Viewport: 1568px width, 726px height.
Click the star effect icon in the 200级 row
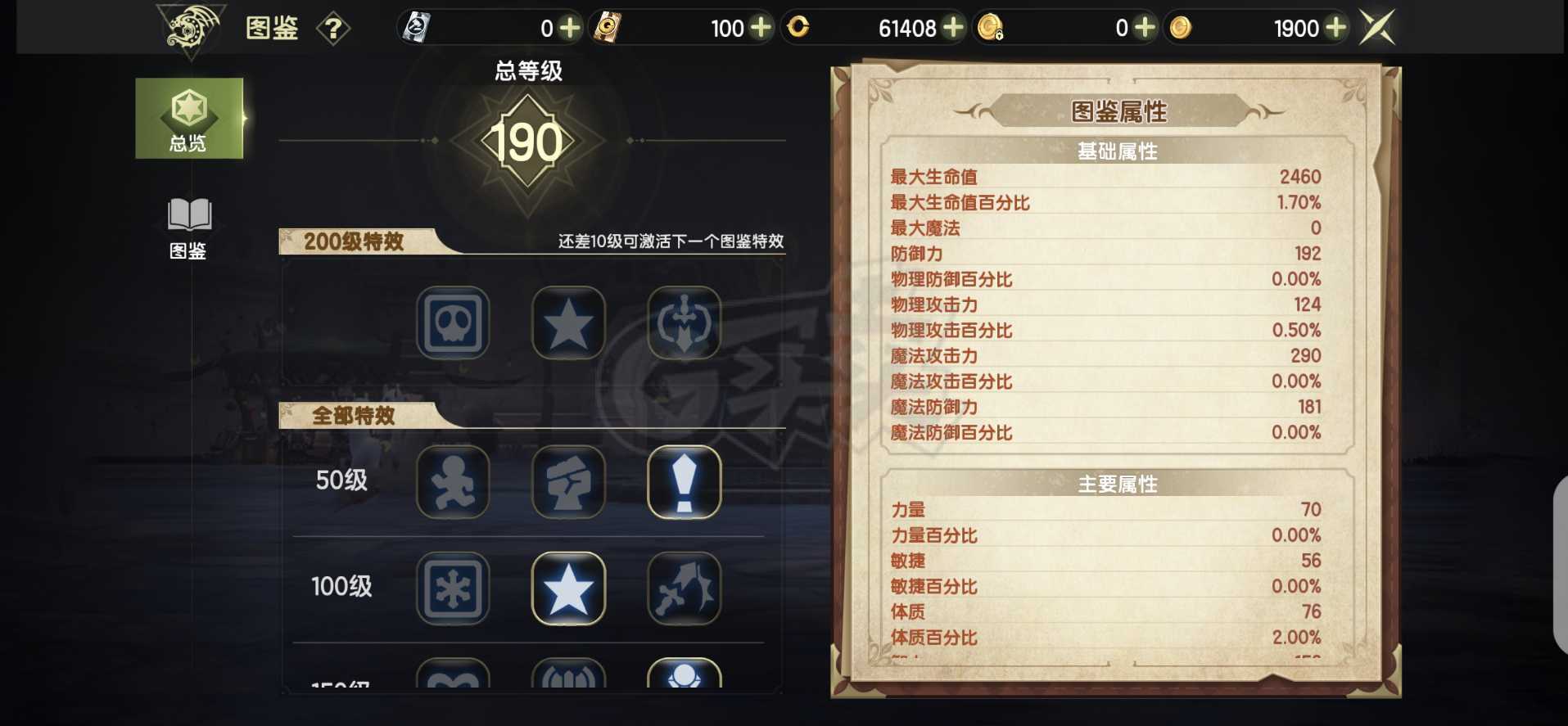click(569, 322)
